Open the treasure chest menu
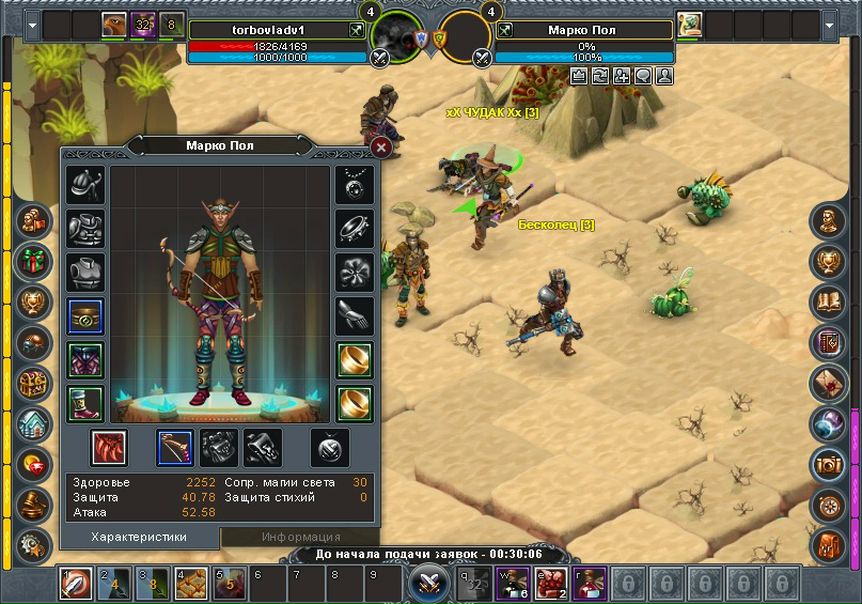Image resolution: width=862 pixels, height=604 pixels. (34, 382)
